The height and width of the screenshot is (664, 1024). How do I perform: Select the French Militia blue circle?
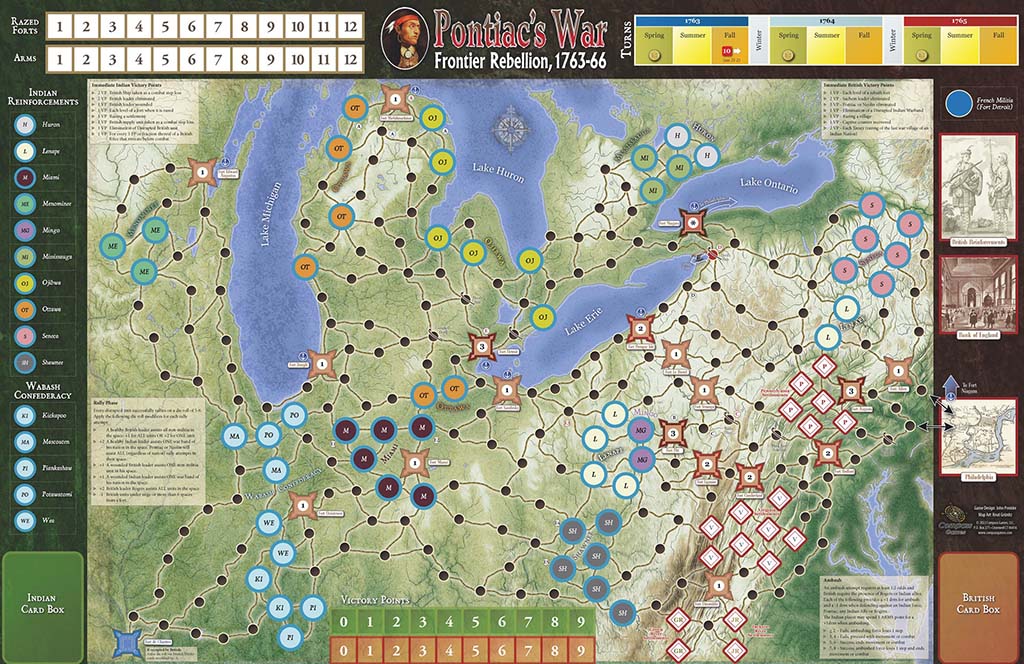958,105
